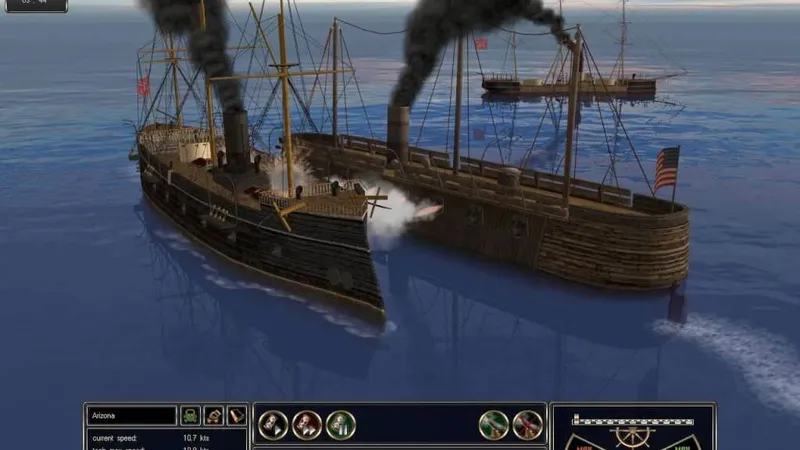Viewport: 800px width, 450px height.
Task: Click the green skull icon button
Action: tap(190, 415)
